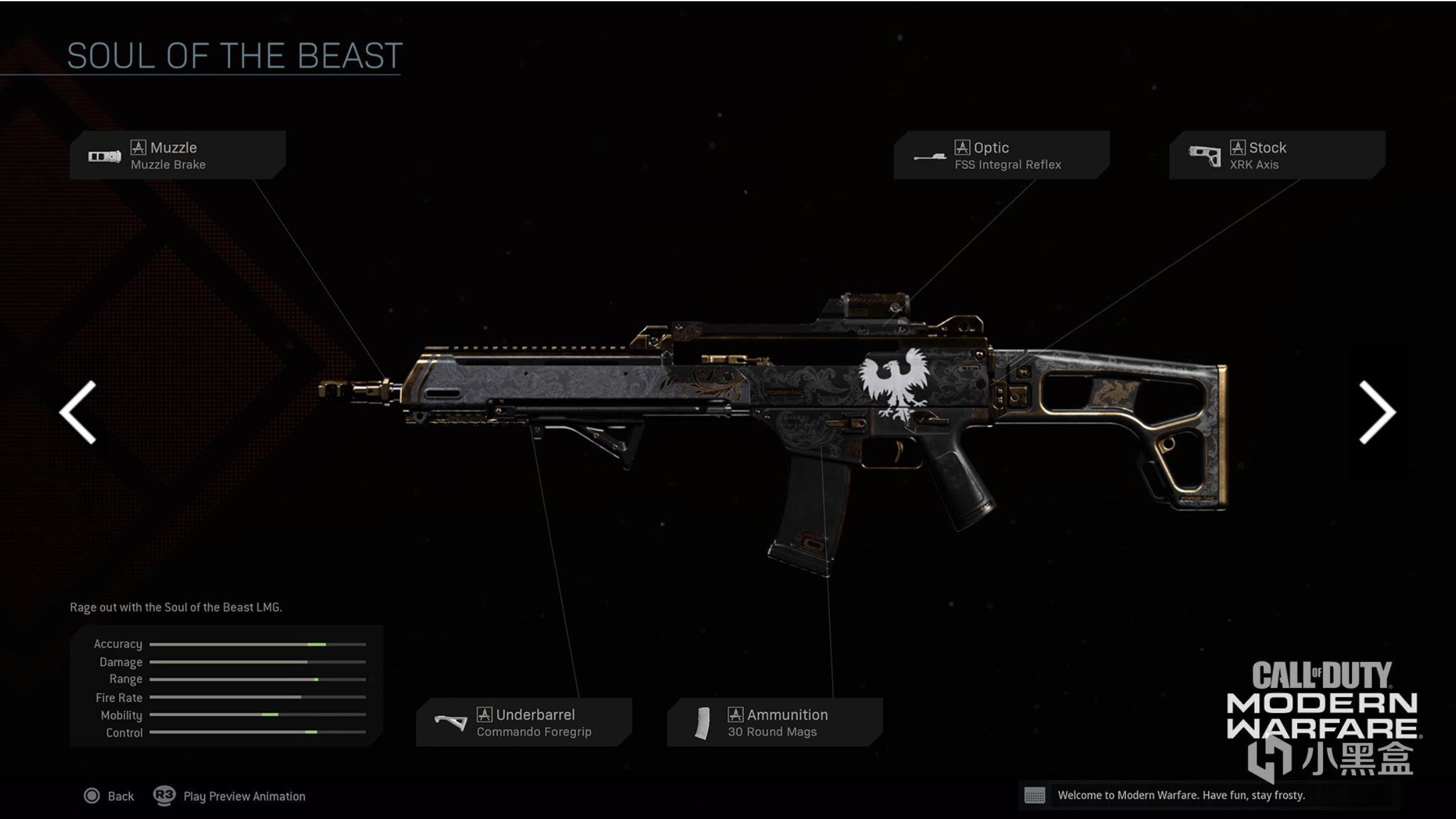Go to the next blueprint with right arrow
The image size is (1456, 819).
(1376, 412)
